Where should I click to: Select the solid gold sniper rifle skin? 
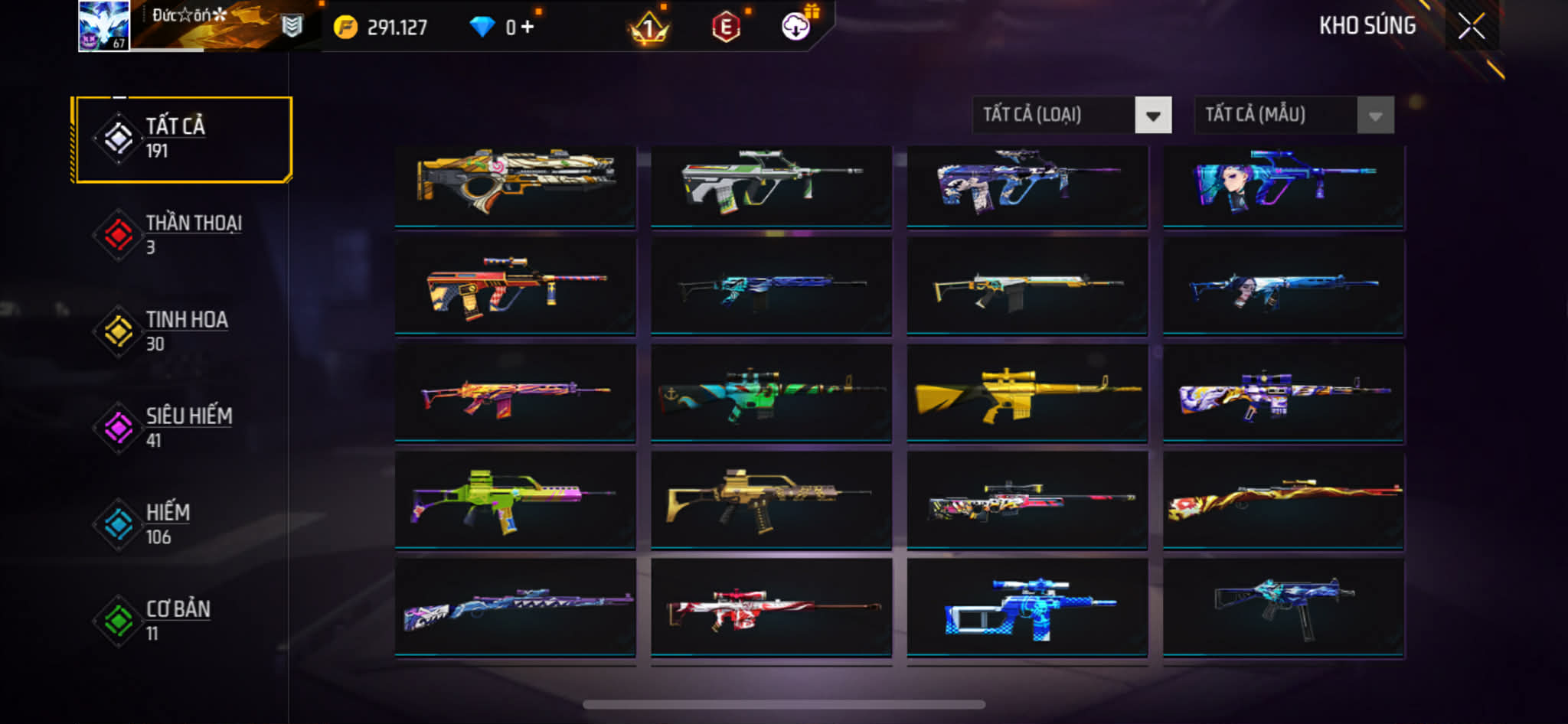coord(1026,393)
